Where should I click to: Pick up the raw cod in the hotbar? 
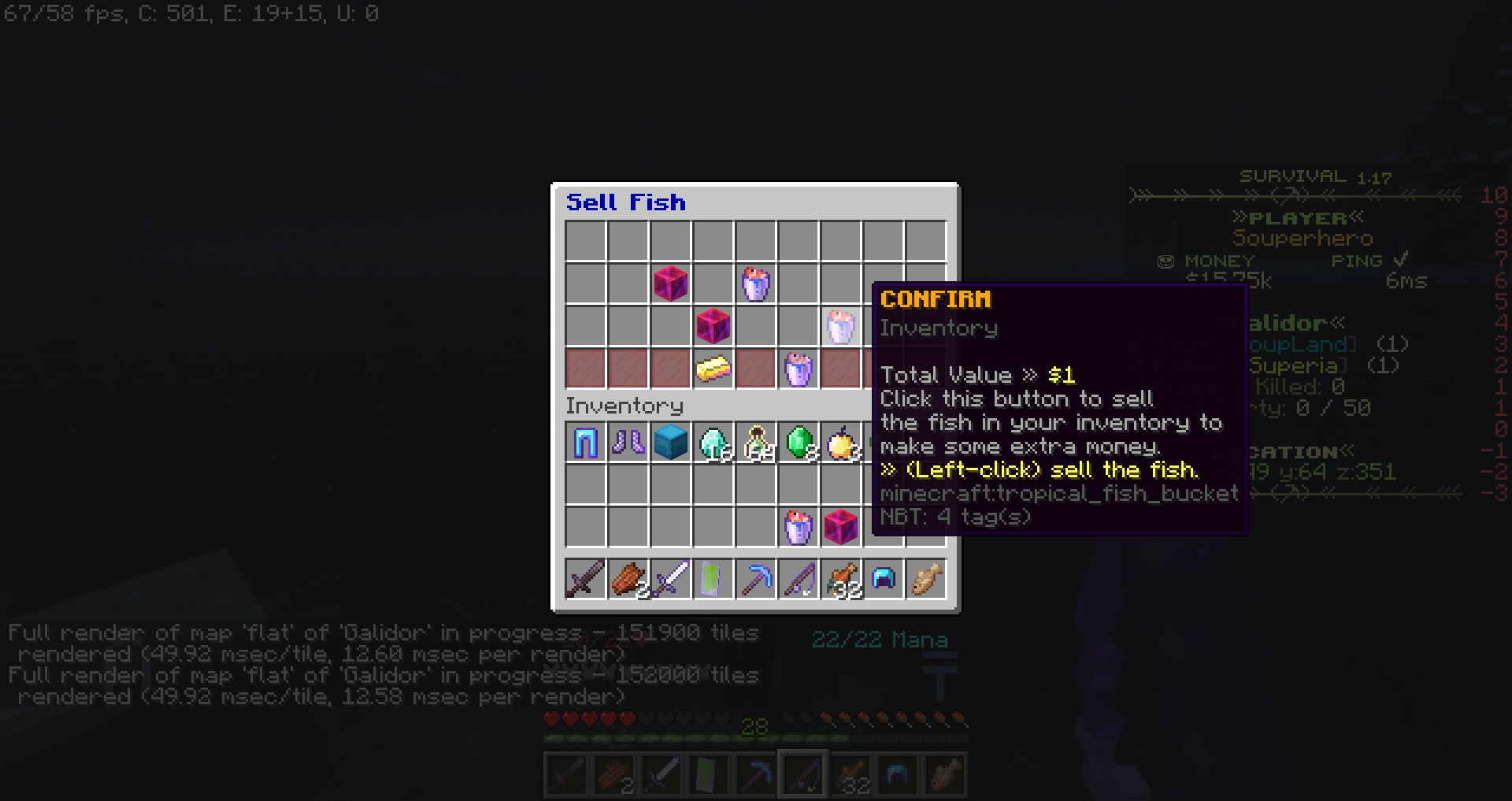click(x=926, y=579)
